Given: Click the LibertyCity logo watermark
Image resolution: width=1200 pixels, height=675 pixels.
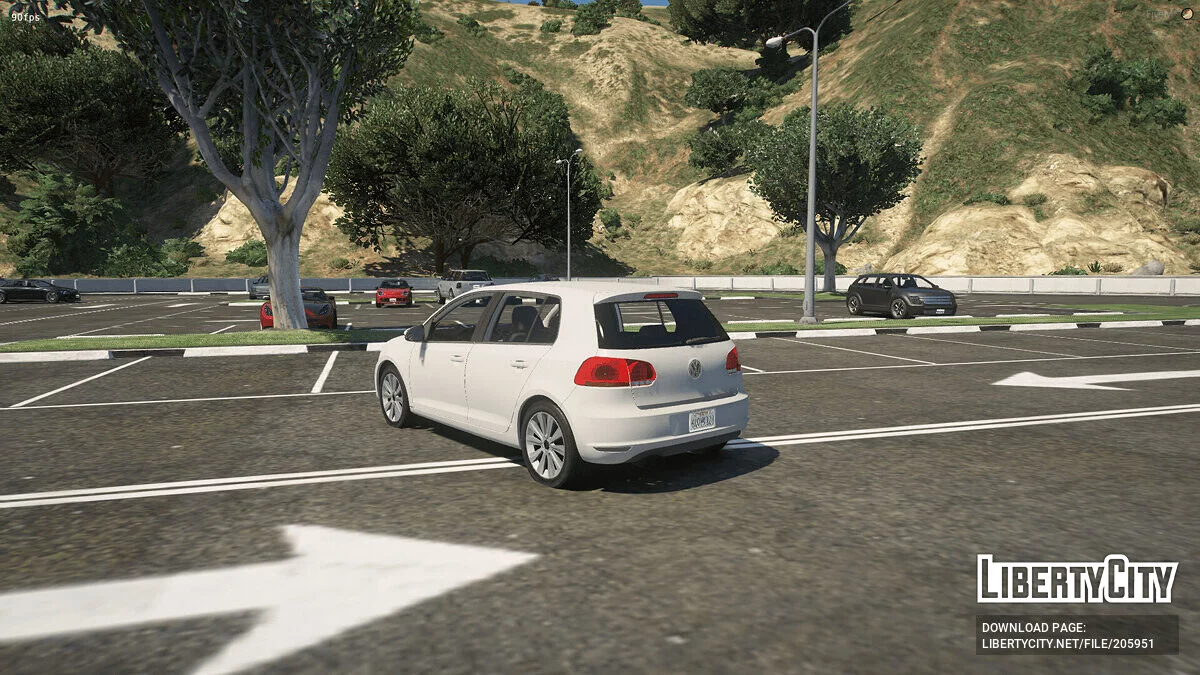Looking at the screenshot, I should 1077,579.
